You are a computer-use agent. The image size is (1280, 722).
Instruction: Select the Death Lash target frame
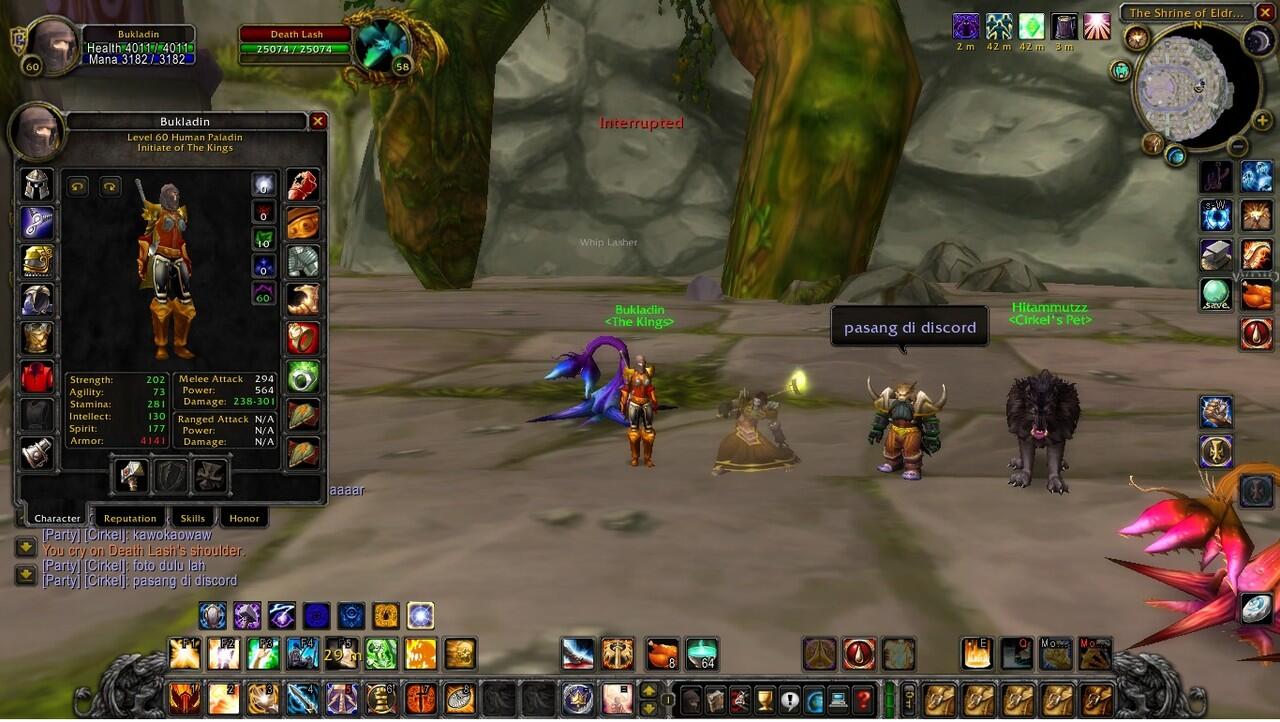297,42
